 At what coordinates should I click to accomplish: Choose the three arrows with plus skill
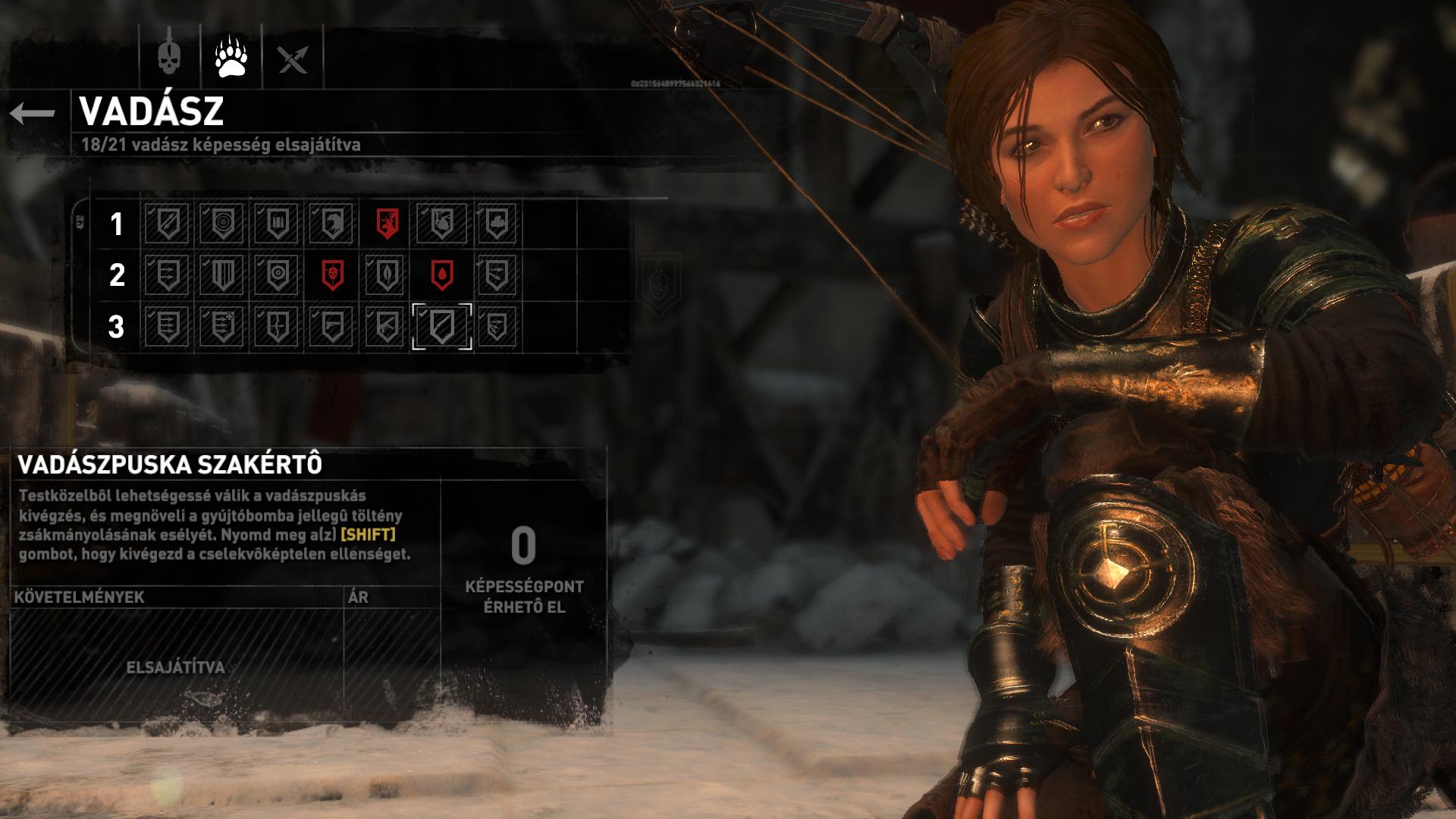[x=222, y=326]
